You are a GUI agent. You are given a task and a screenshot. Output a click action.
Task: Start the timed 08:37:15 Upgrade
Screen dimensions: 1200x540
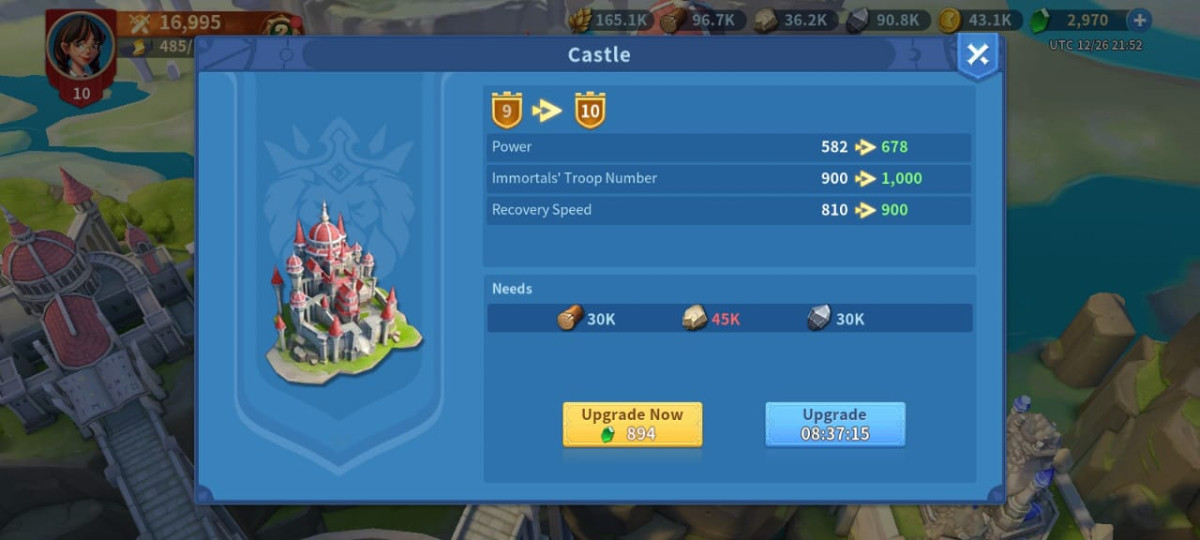click(835, 424)
